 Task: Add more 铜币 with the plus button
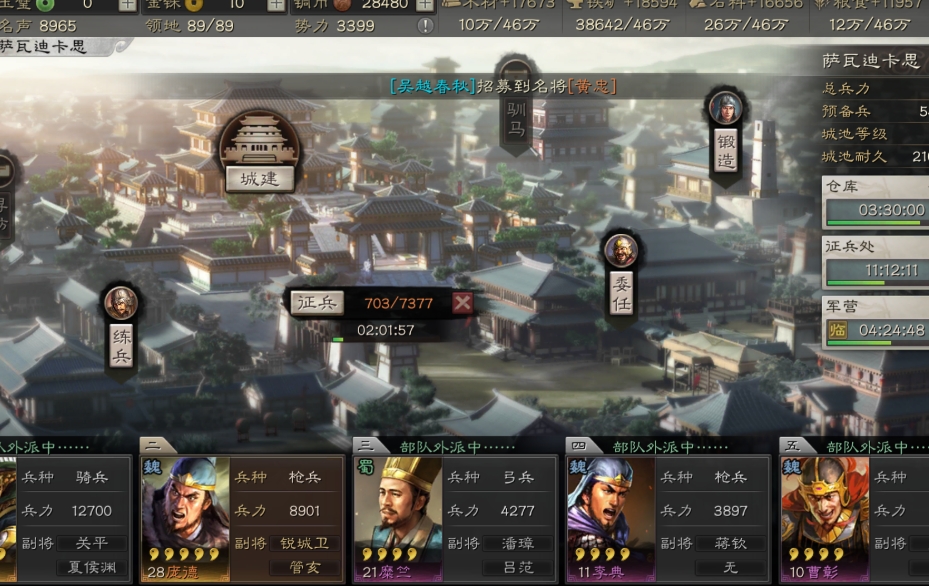pyautogui.click(x=425, y=4)
